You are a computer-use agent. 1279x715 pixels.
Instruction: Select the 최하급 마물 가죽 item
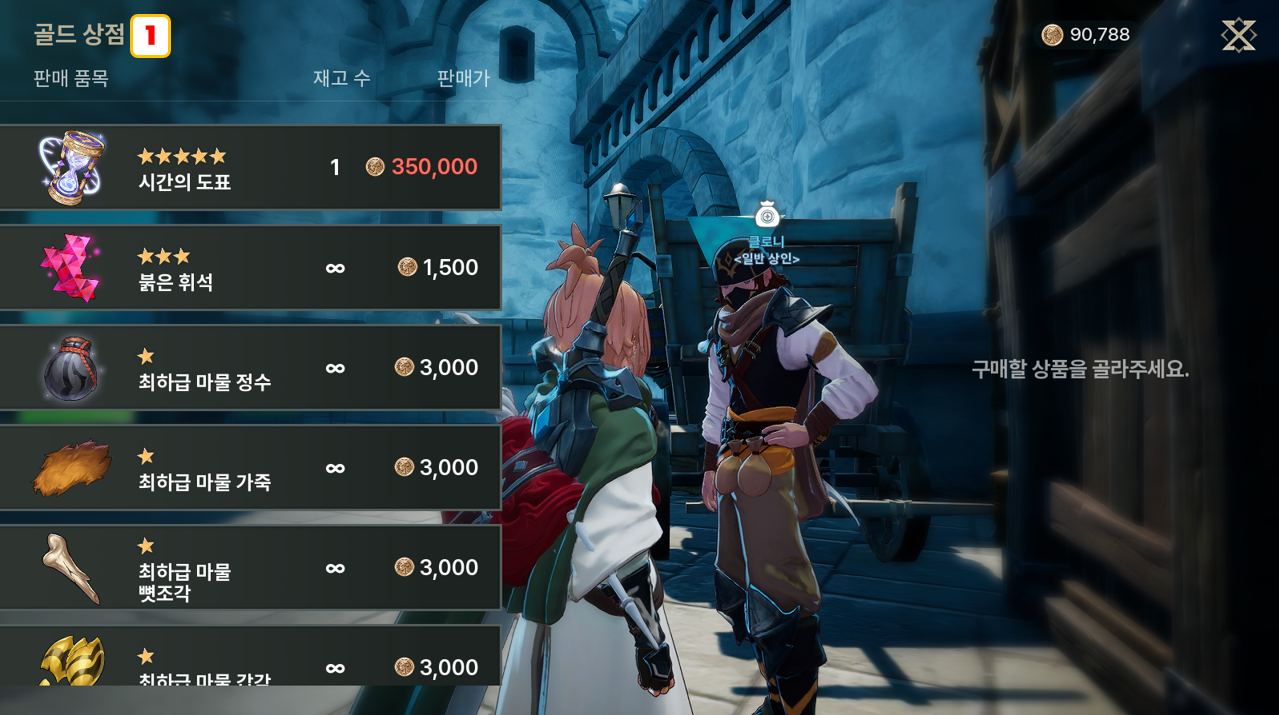coord(250,468)
